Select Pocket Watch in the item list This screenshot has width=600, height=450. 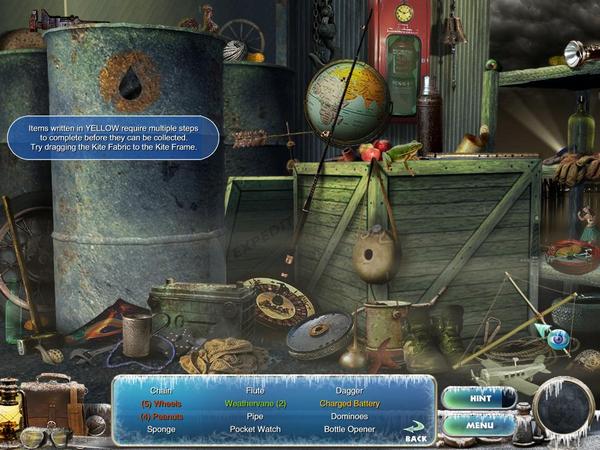pyautogui.click(x=256, y=429)
